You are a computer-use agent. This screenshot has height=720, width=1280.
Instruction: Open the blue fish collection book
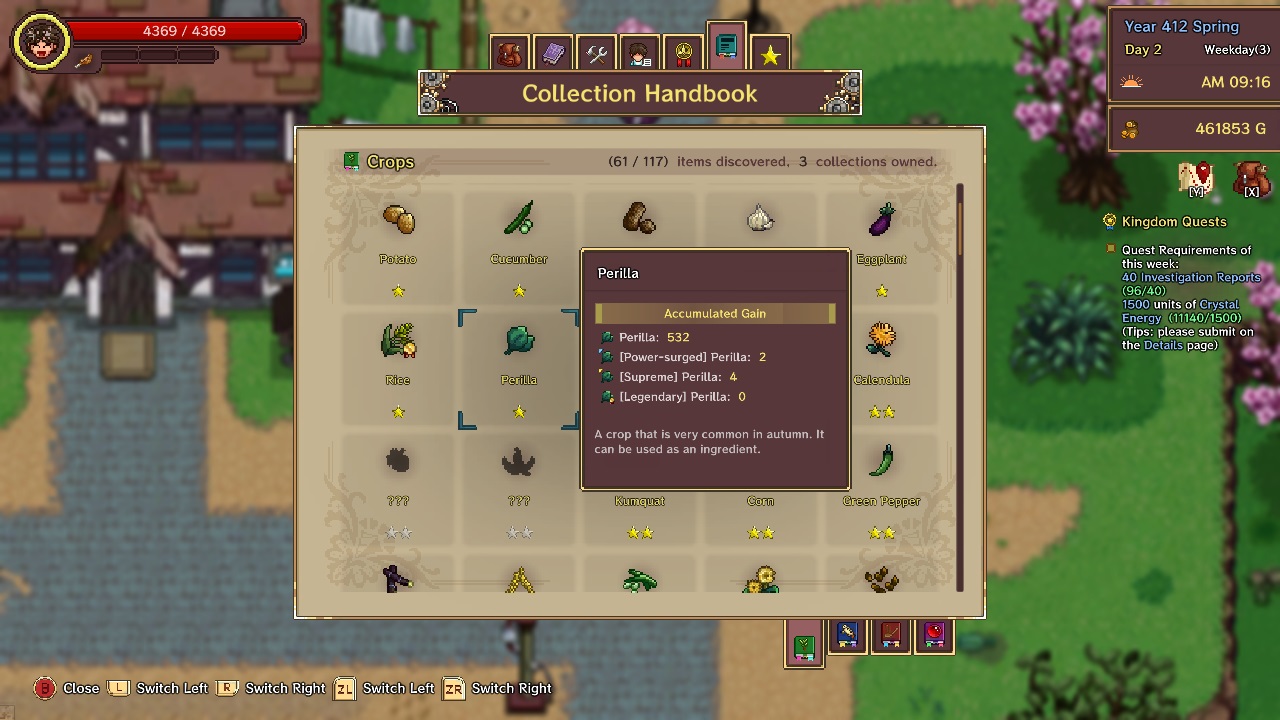(x=847, y=635)
